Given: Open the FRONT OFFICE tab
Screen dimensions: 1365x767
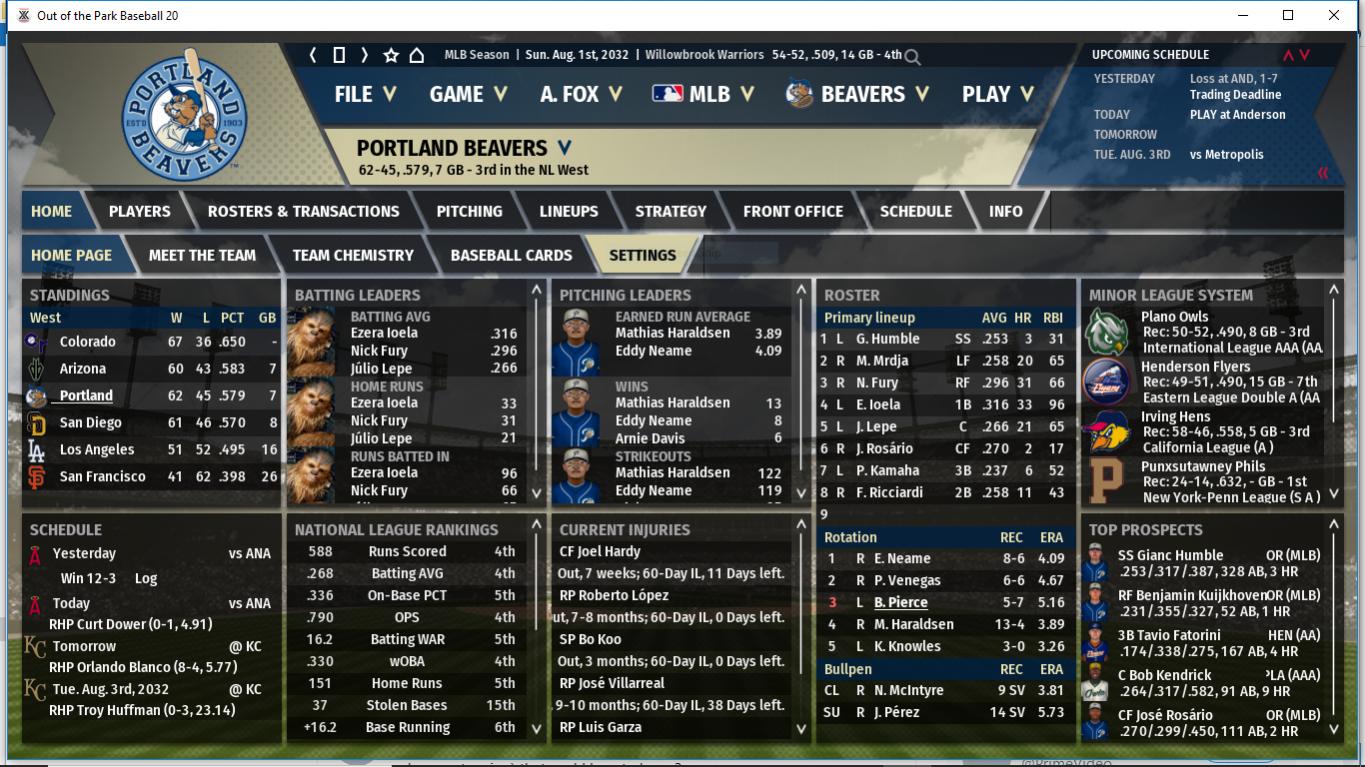Looking at the screenshot, I should tap(793, 211).
